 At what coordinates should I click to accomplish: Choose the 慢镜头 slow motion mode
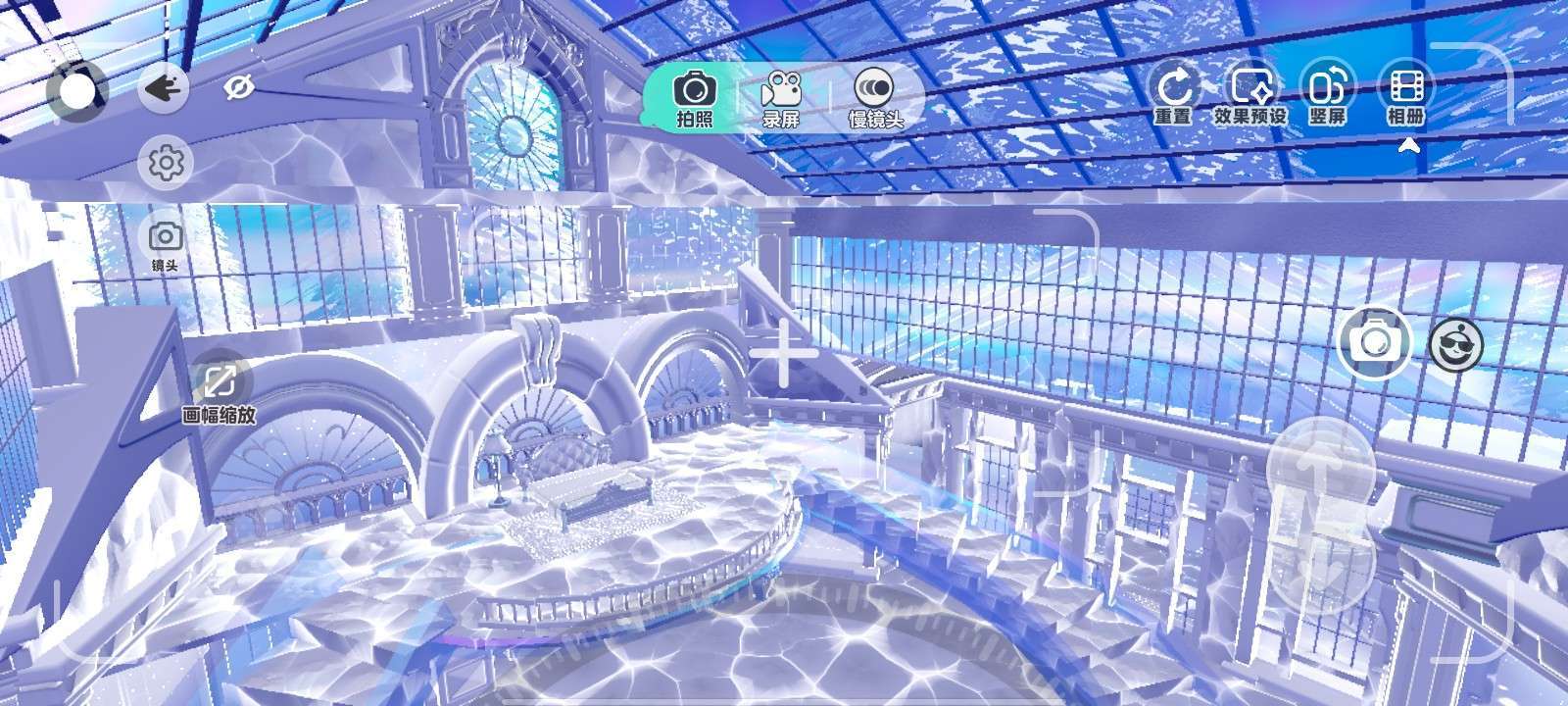click(874, 99)
